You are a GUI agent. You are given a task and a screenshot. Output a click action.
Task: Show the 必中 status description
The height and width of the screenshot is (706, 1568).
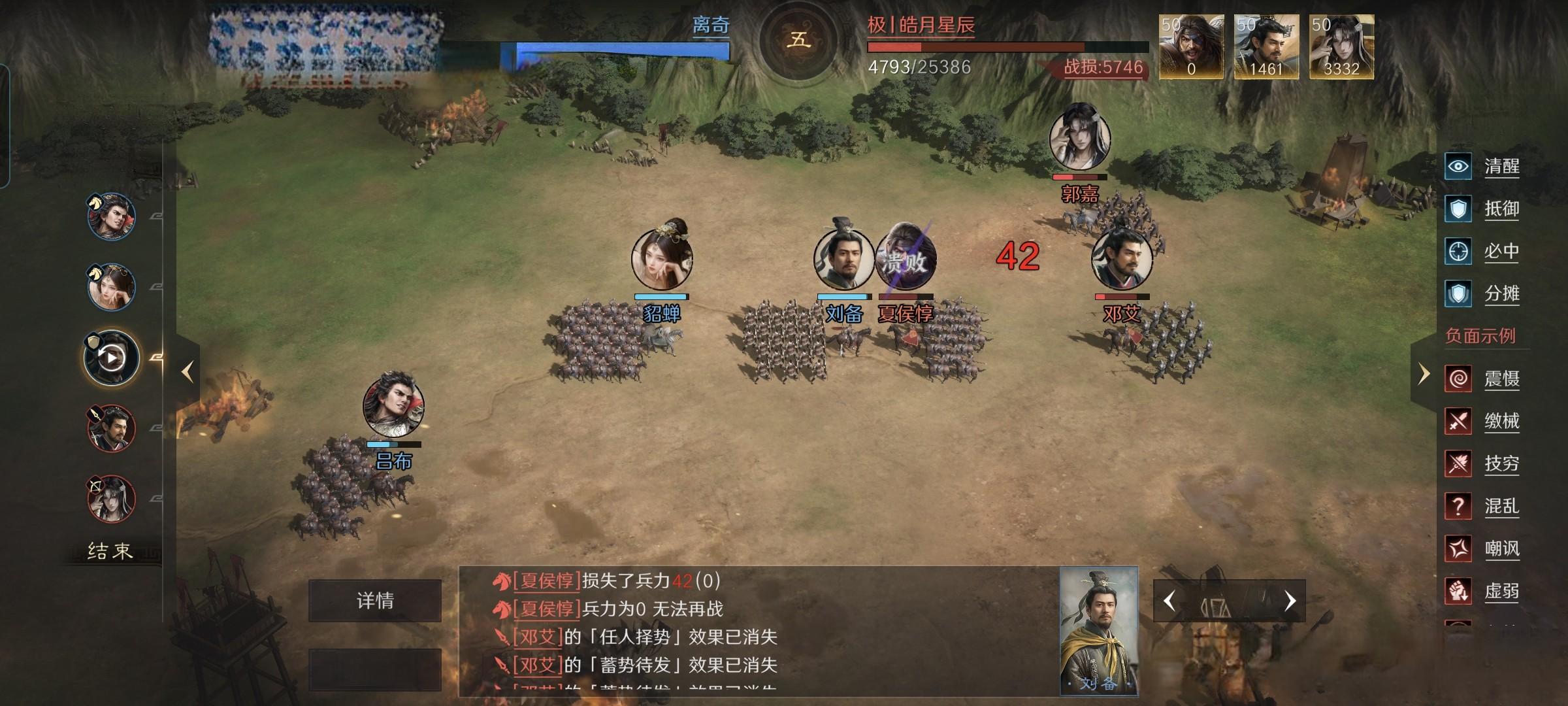tap(1483, 251)
